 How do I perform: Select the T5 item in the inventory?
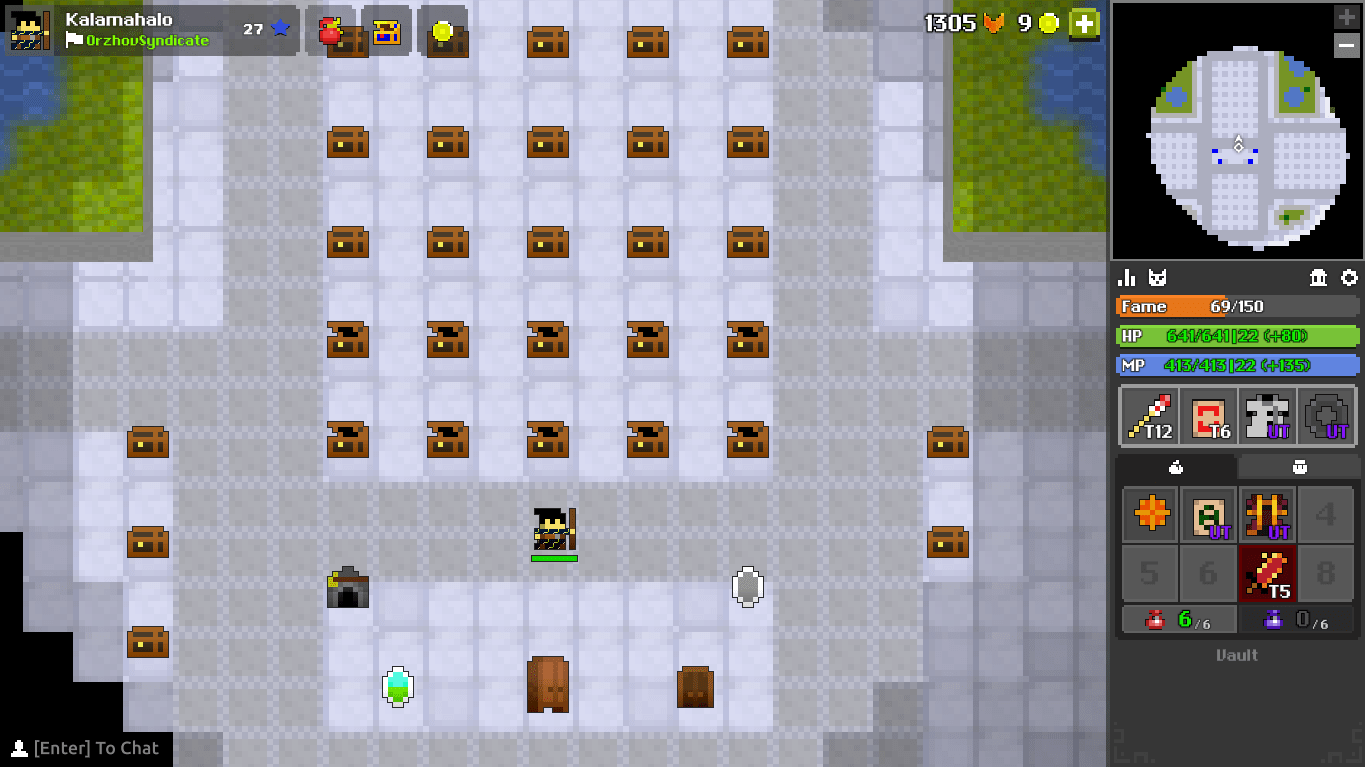1267,573
